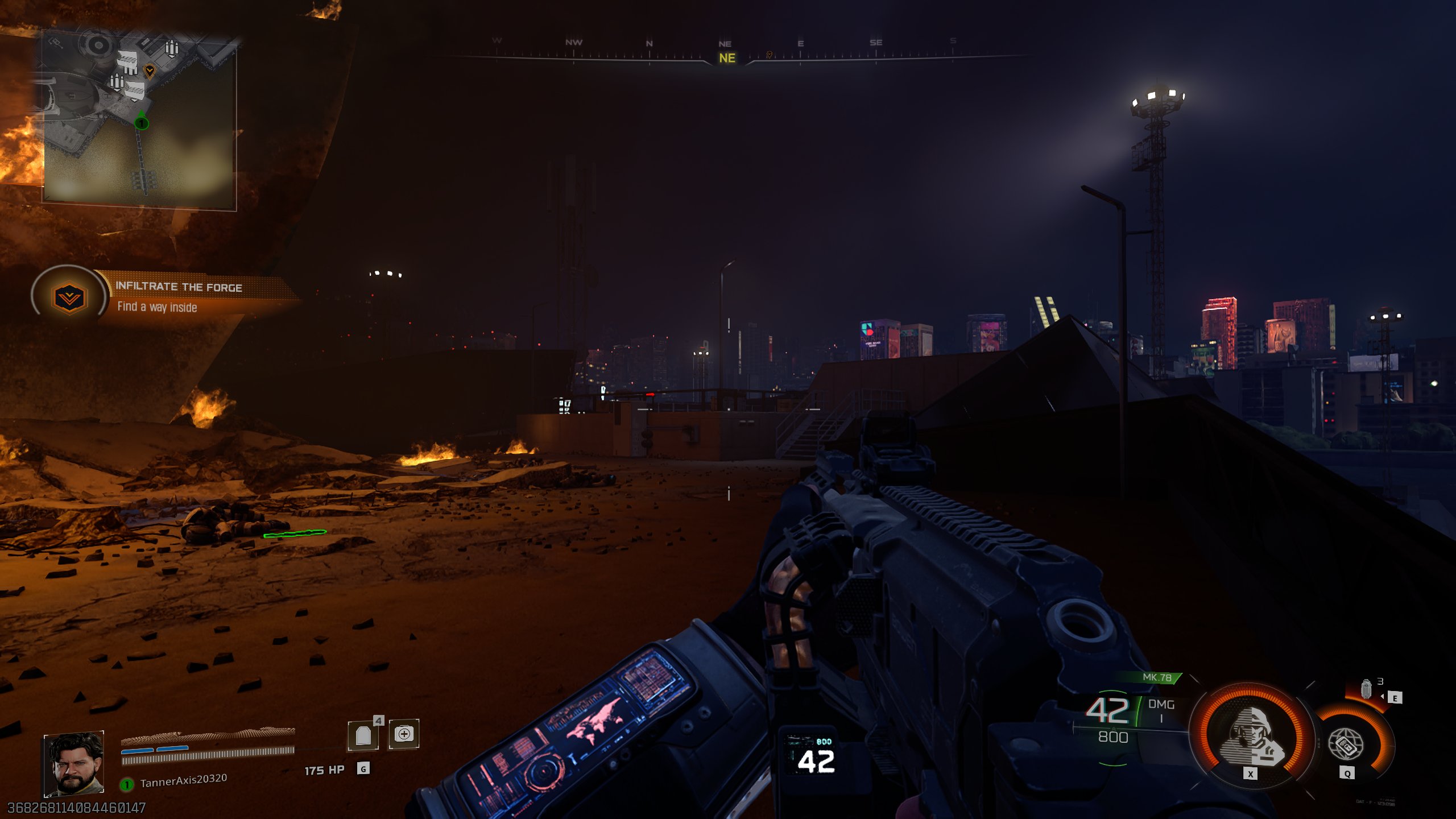This screenshot has height=819, width=1456.
Task: Select the armor plate slot
Action: [x=363, y=735]
